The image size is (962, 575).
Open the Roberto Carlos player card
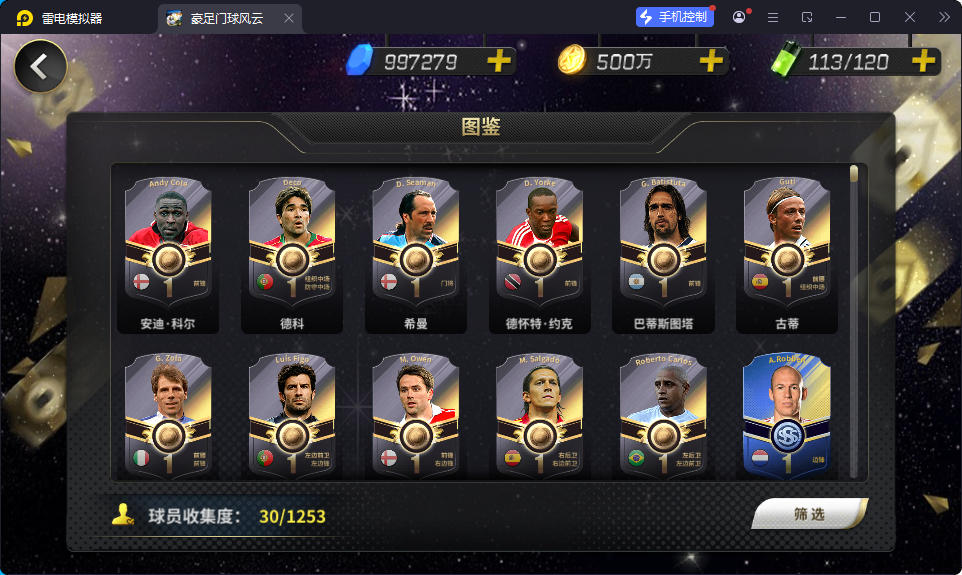click(663, 415)
